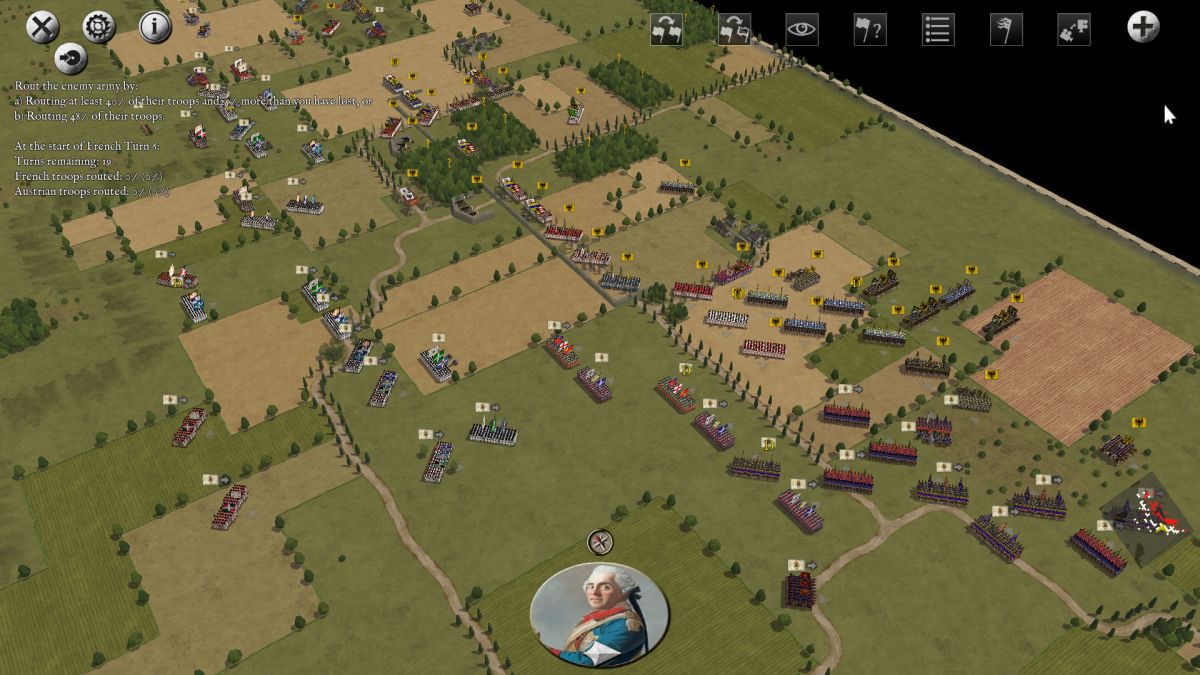1200x675 pixels.
Task: Click the tattered flag button
Action: coord(1005,29)
